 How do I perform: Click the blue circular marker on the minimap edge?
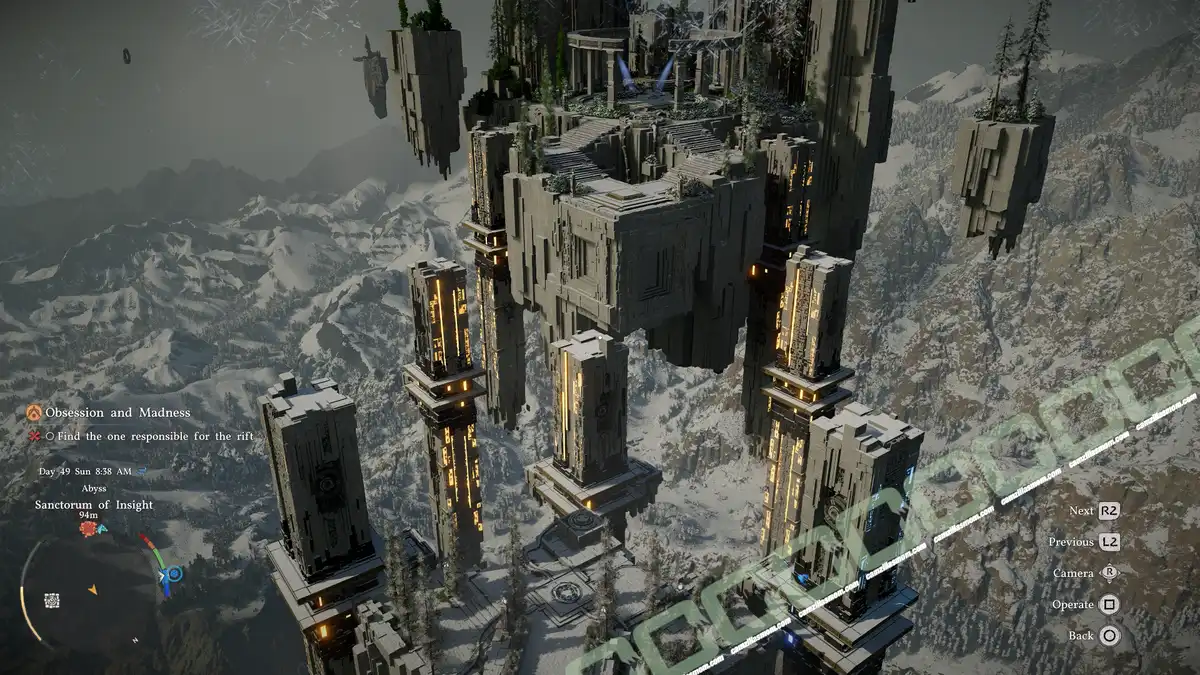[x=175, y=574]
